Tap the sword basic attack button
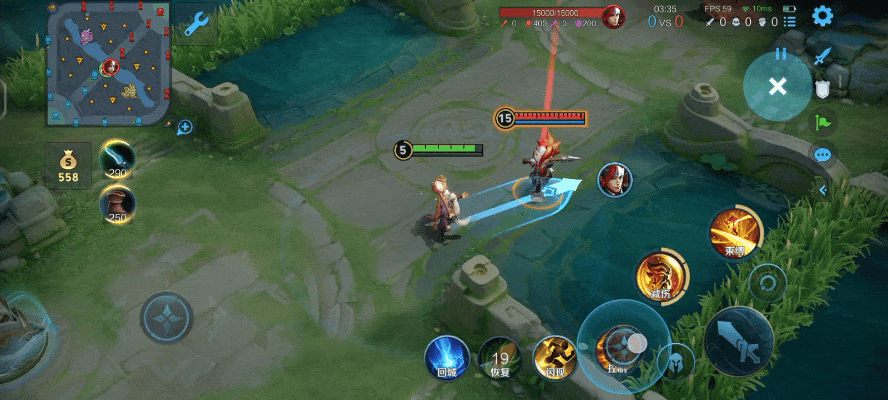This screenshot has width=888, height=400. pos(738,341)
